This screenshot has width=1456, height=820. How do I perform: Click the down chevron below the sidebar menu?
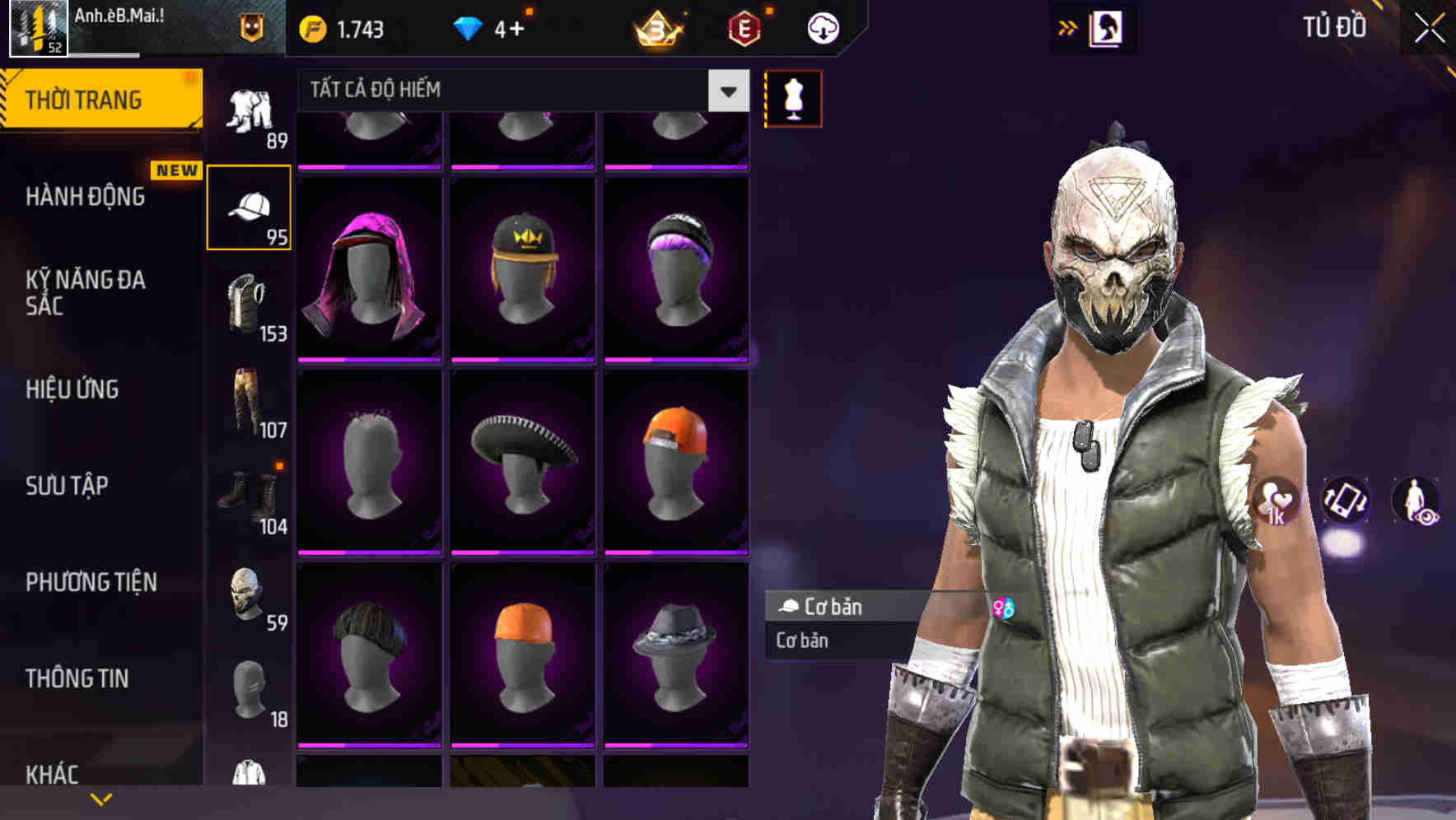point(101,799)
